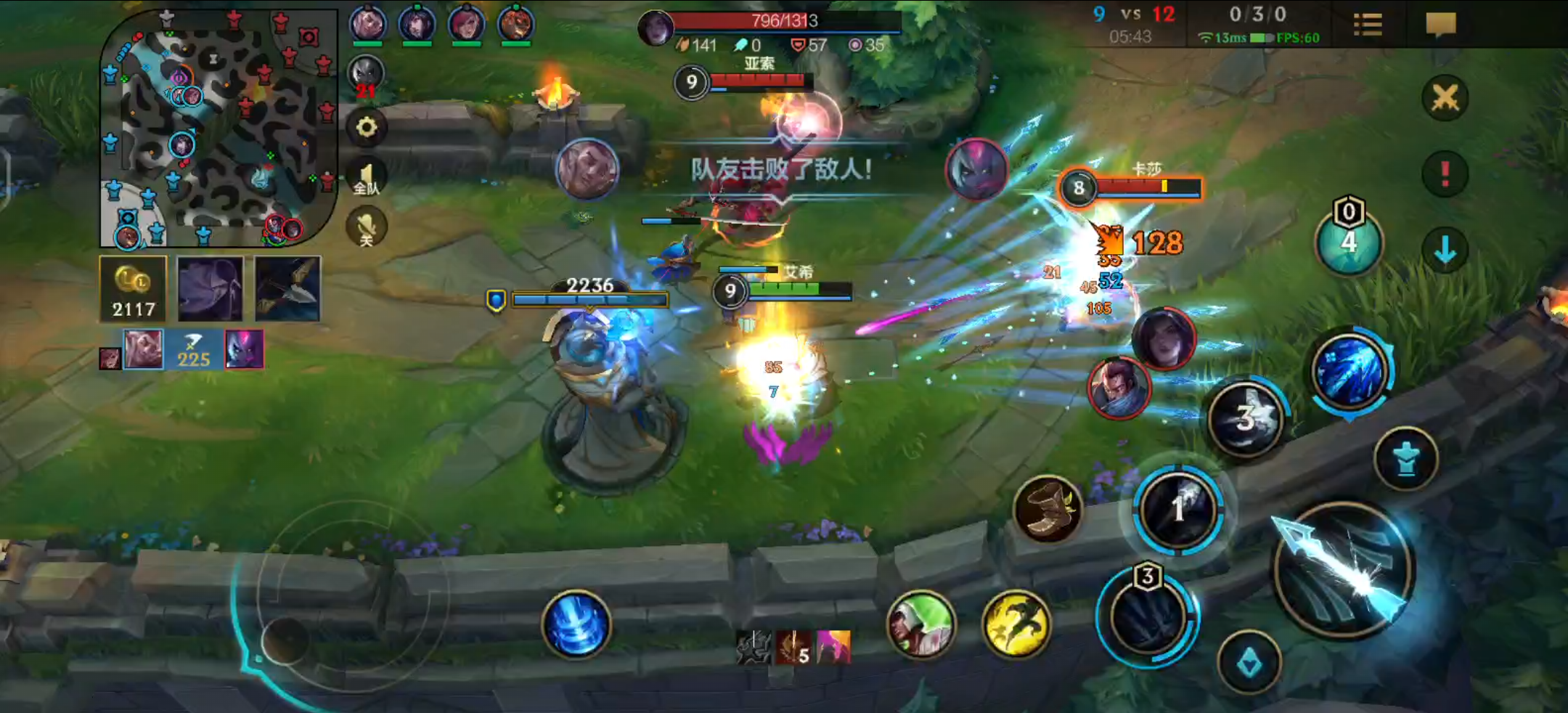Tap the large arrow basic attack button
This screenshot has height=713, width=1568.
[x=1343, y=570]
